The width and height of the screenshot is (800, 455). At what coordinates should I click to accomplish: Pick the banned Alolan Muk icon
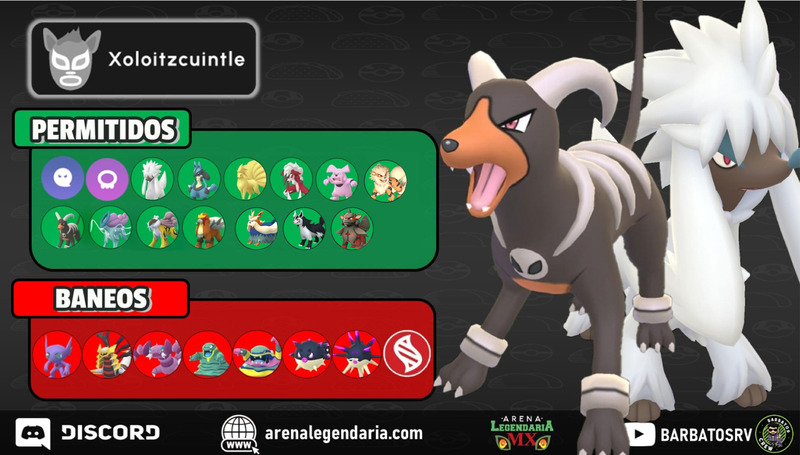[255, 352]
